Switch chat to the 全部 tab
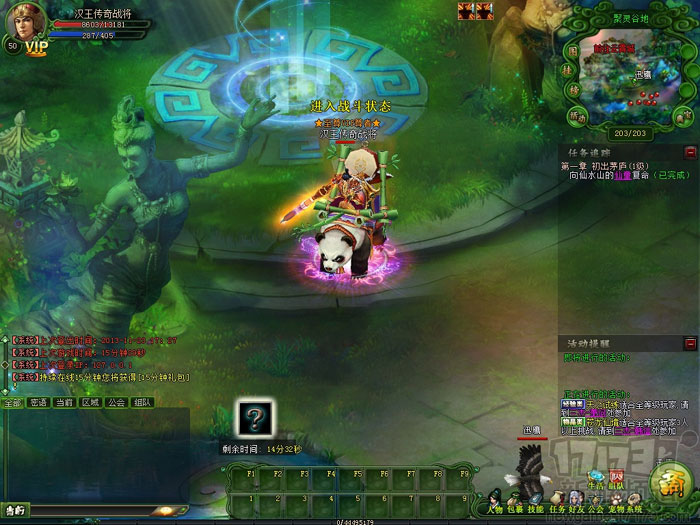Viewport: 700px width, 525px height. [12, 403]
